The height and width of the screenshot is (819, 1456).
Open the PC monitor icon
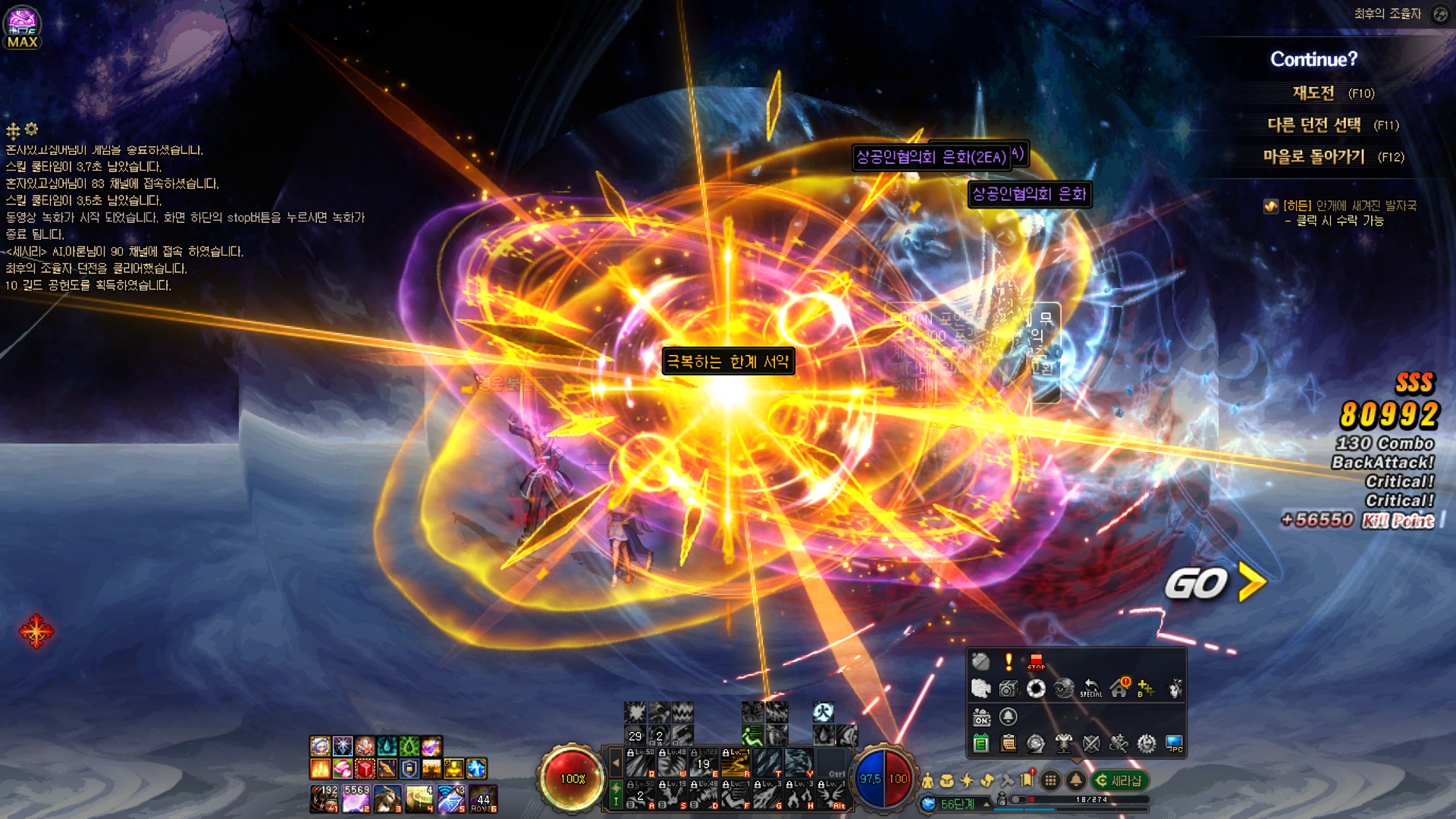(1174, 744)
